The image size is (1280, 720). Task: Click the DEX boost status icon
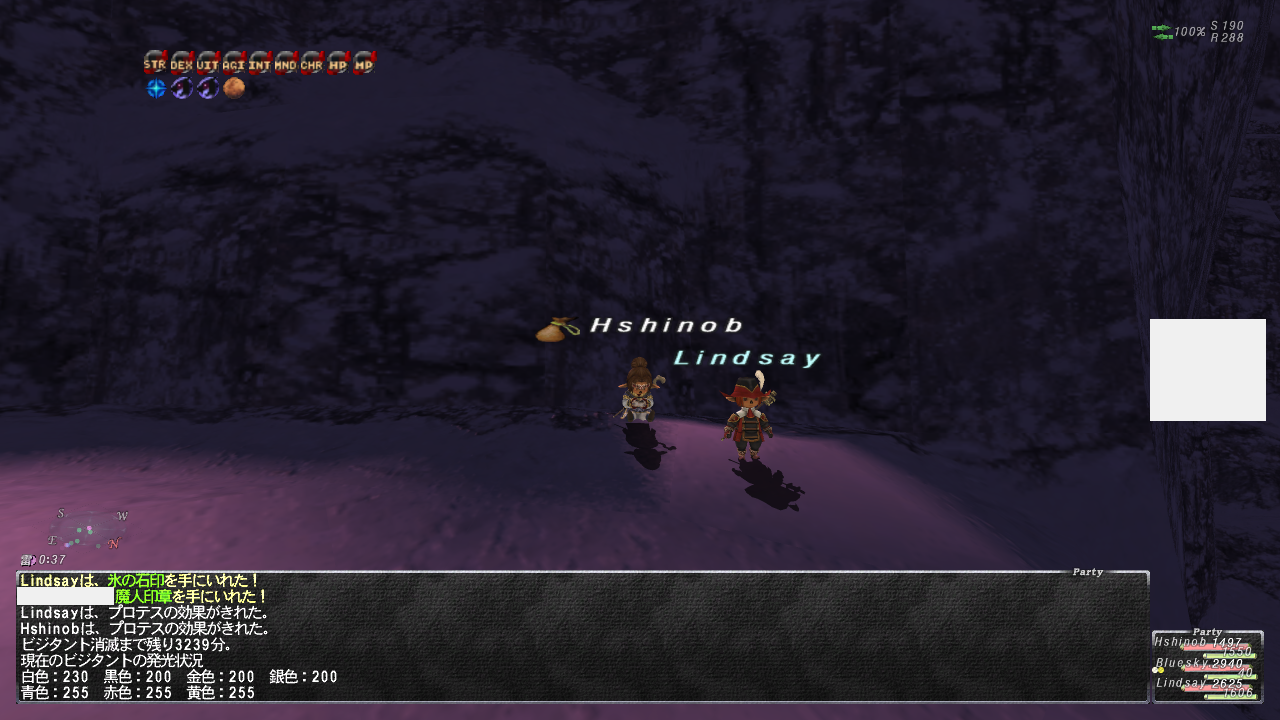[x=181, y=63]
